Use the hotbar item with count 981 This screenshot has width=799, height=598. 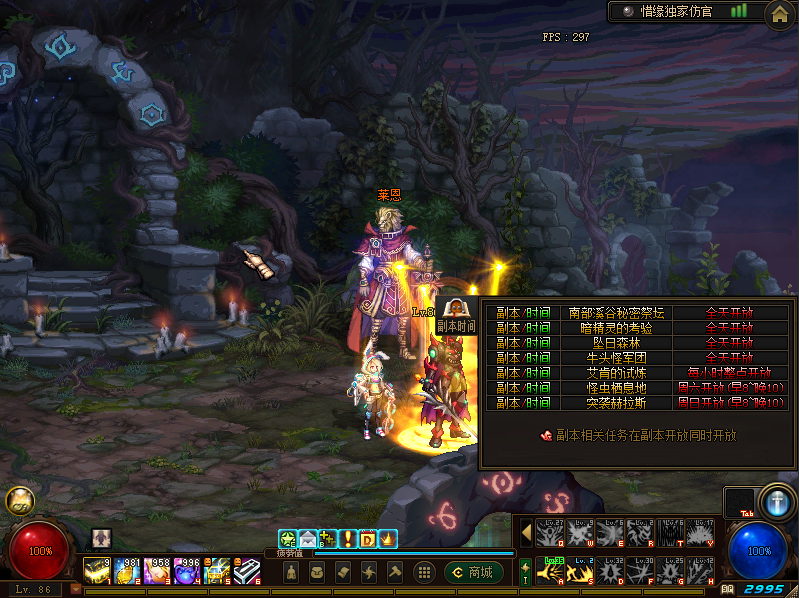[127, 571]
